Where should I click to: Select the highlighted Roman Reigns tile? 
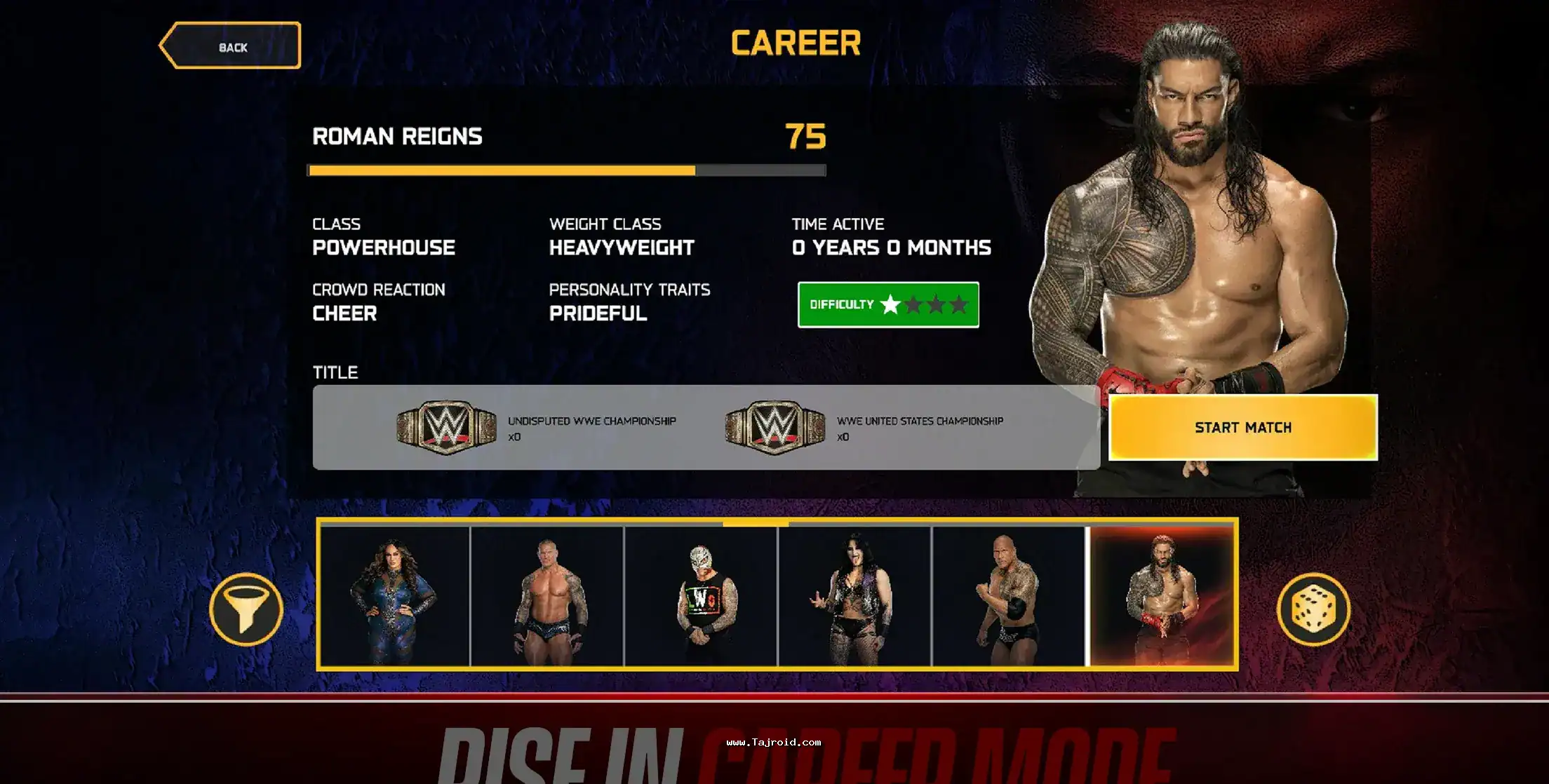tap(1162, 595)
